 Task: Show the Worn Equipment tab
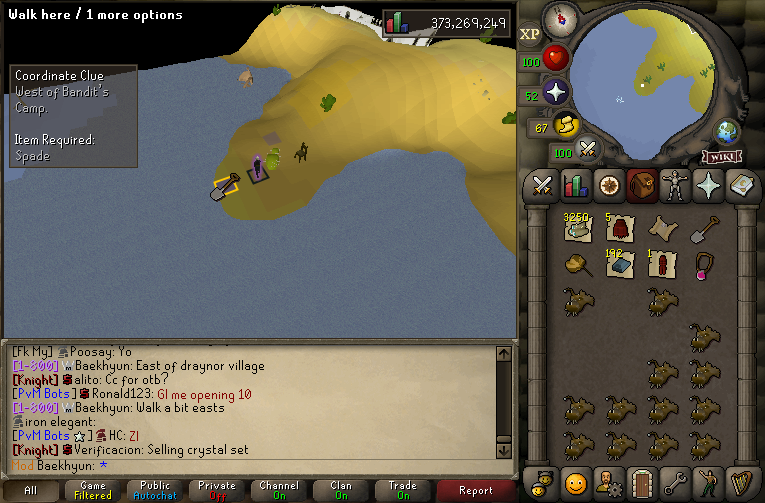(x=675, y=186)
